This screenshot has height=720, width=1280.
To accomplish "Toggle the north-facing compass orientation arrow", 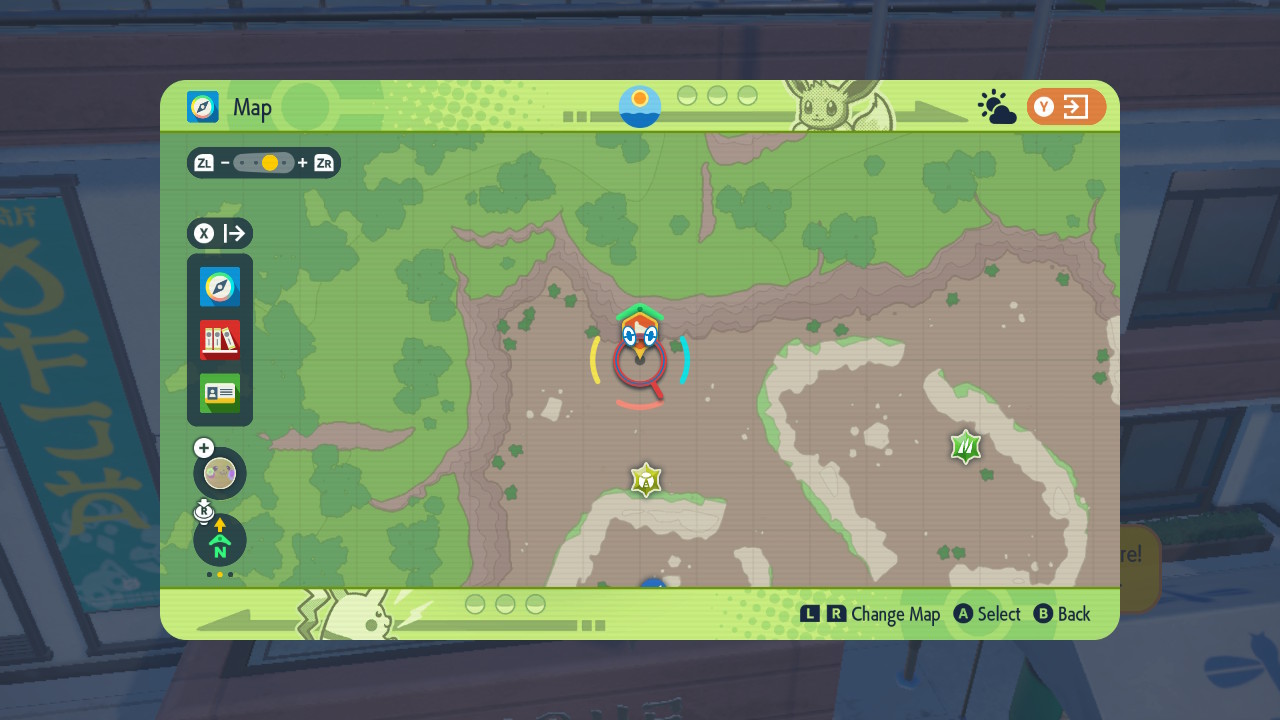I will 219,540.
